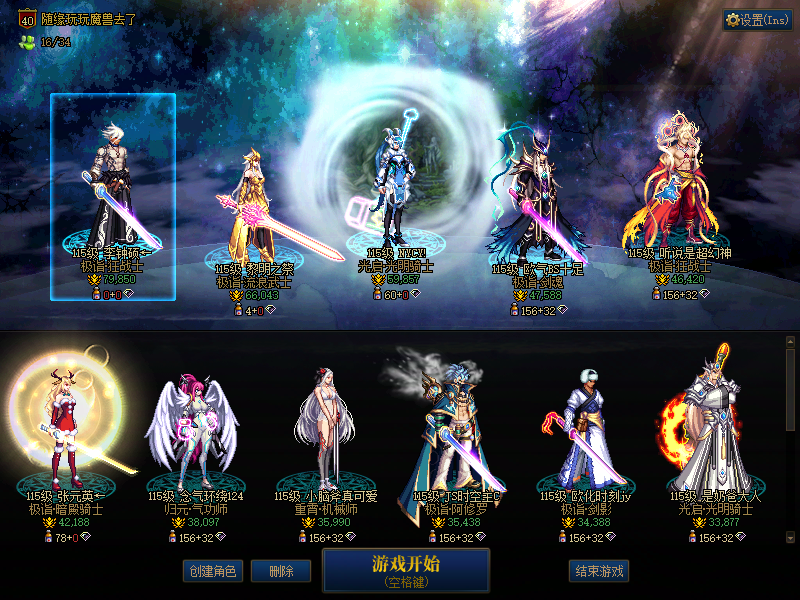The width and height of the screenshot is (800, 600).
Task: Open the 设置 settings button
Action: point(757,19)
